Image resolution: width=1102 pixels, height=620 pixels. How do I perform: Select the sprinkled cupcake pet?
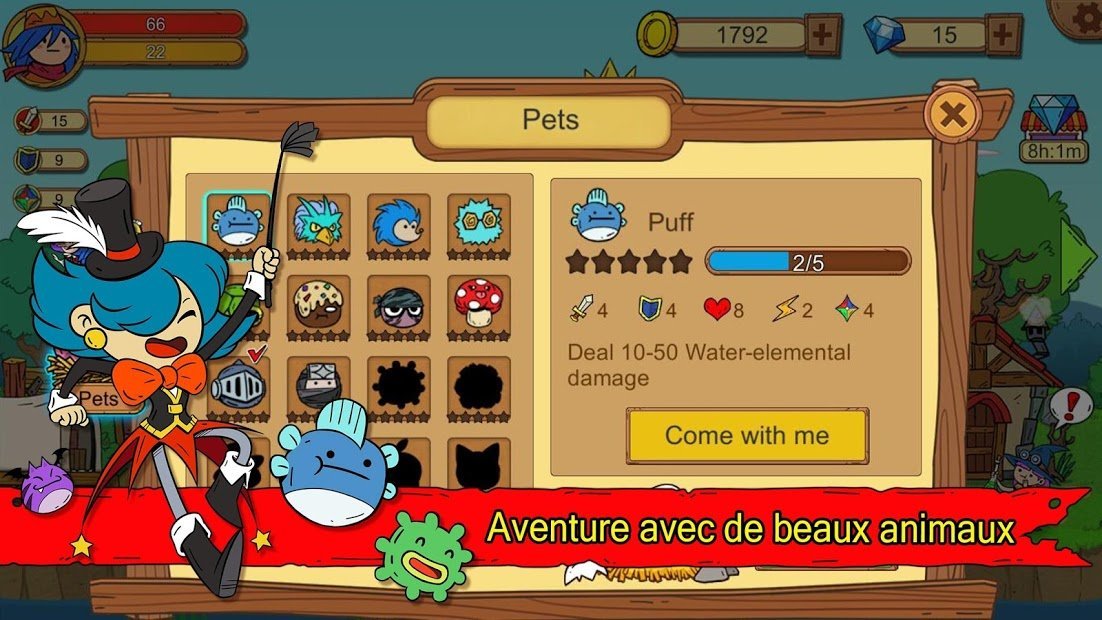point(318,303)
